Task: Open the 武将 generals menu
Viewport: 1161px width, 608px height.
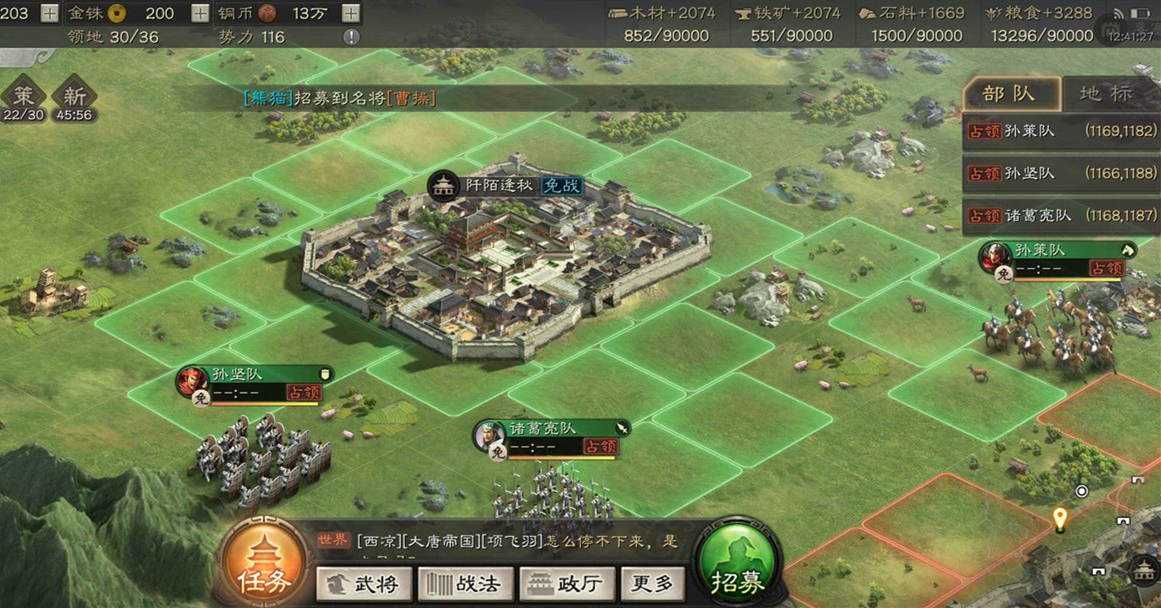Action: pyautogui.click(x=364, y=584)
